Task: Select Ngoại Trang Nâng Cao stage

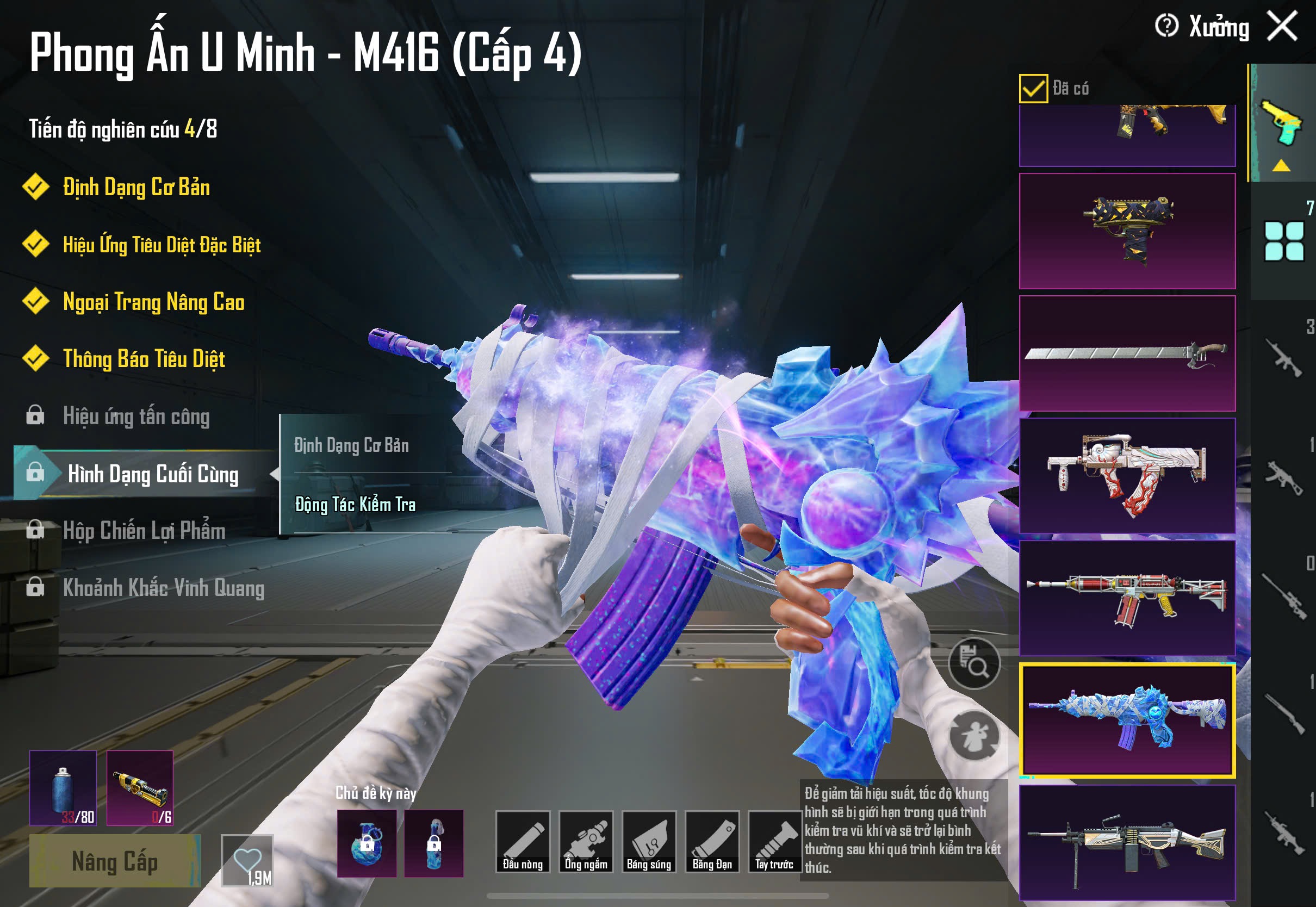Action: tap(153, 302)
